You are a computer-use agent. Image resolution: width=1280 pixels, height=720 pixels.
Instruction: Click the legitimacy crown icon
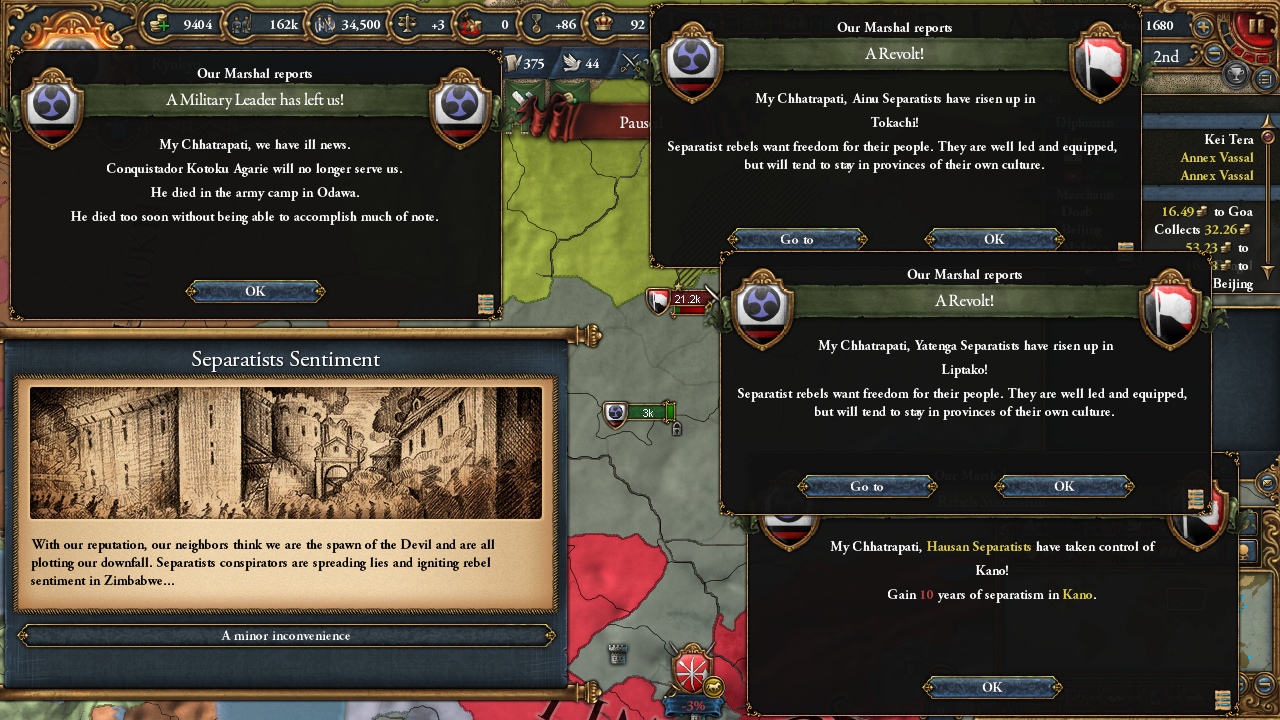(x=604, y=24)
